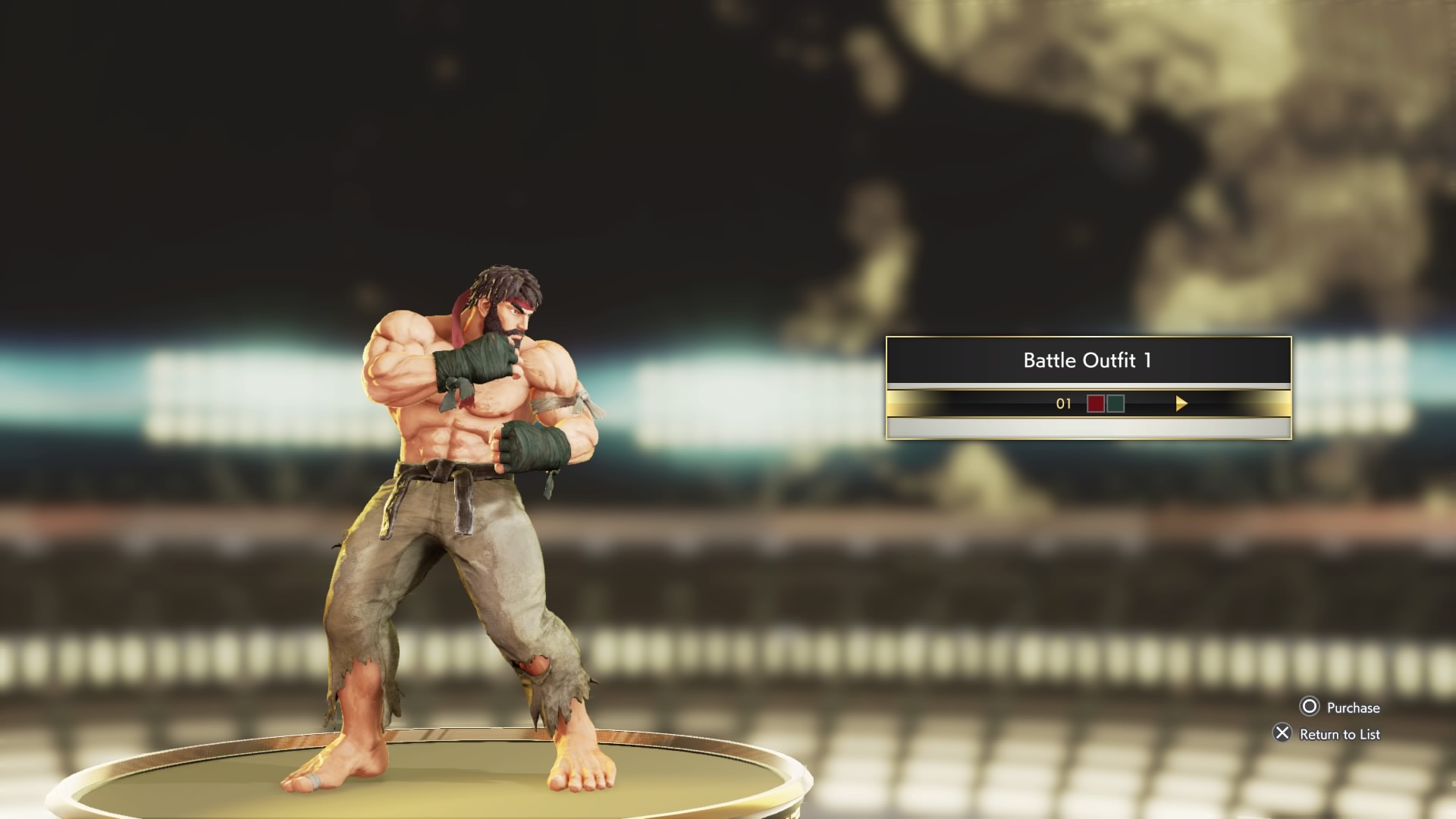Return to List of outfits

tap(1327, 733)
